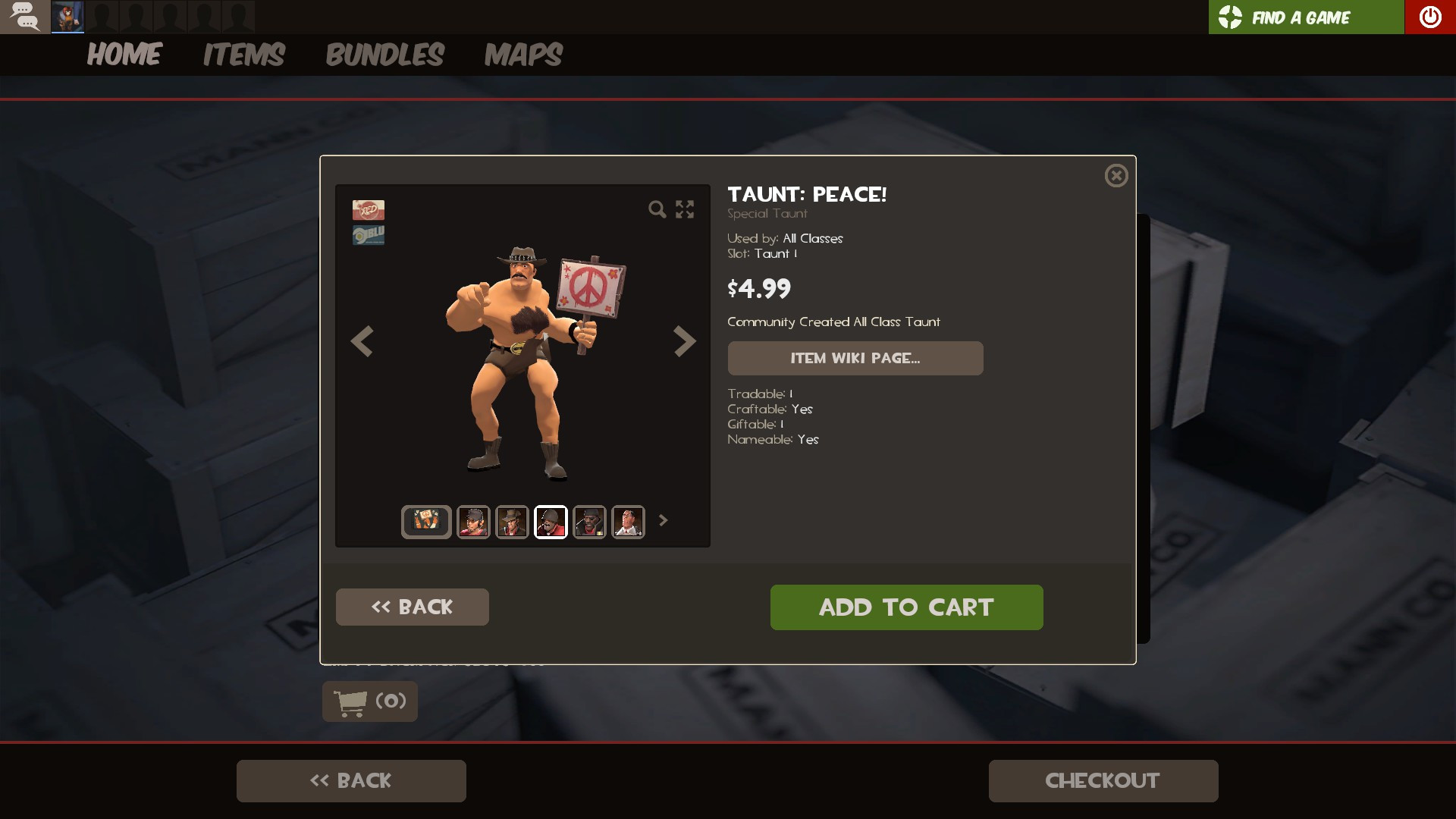The width and height of the screenshot is (1456, 819).
Task: Open the ITEMS section
Action: point(243,55)
